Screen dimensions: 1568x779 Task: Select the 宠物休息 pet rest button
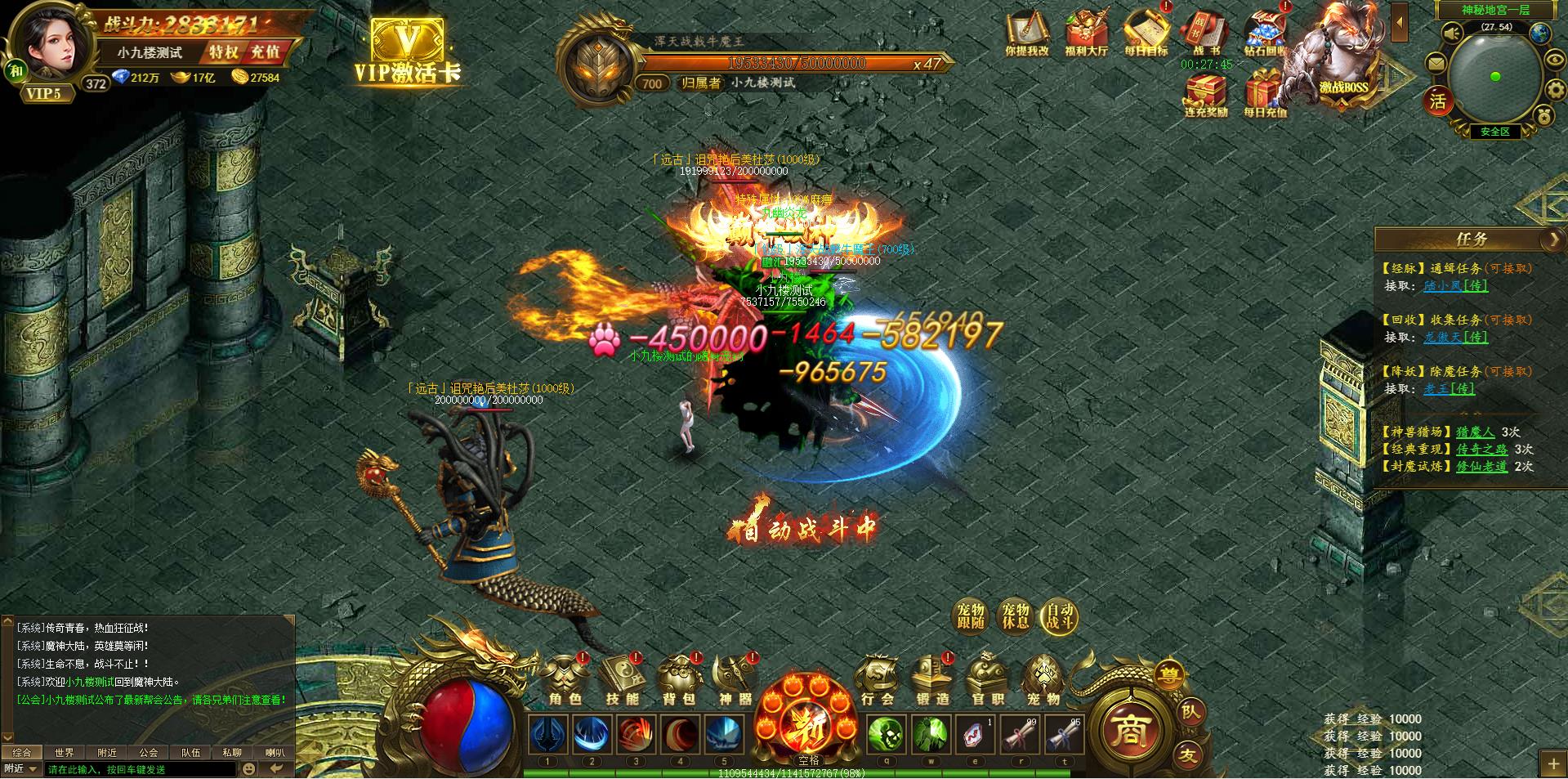point(1015,616)
